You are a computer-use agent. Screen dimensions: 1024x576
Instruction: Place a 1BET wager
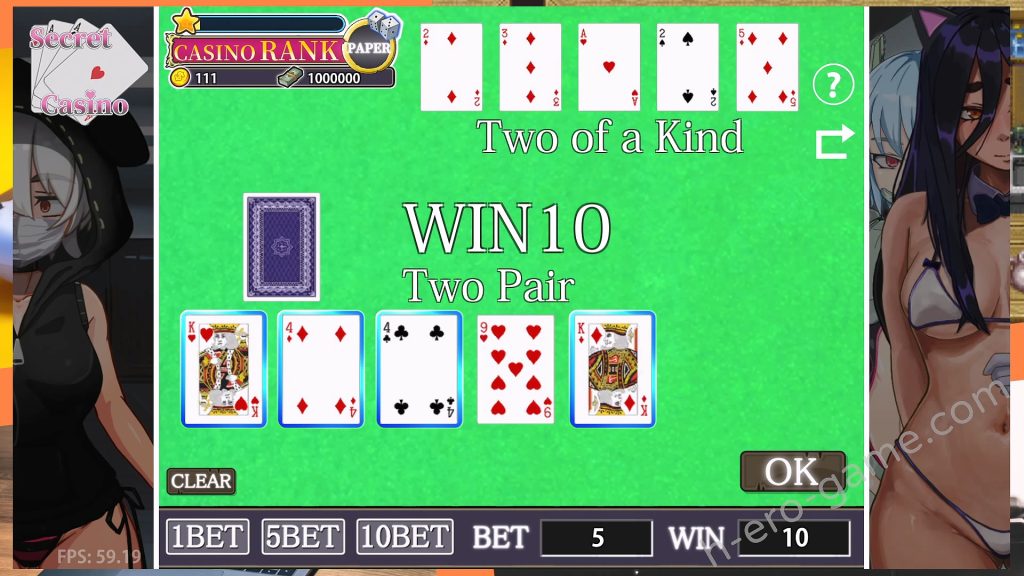(x=207, y=537)
